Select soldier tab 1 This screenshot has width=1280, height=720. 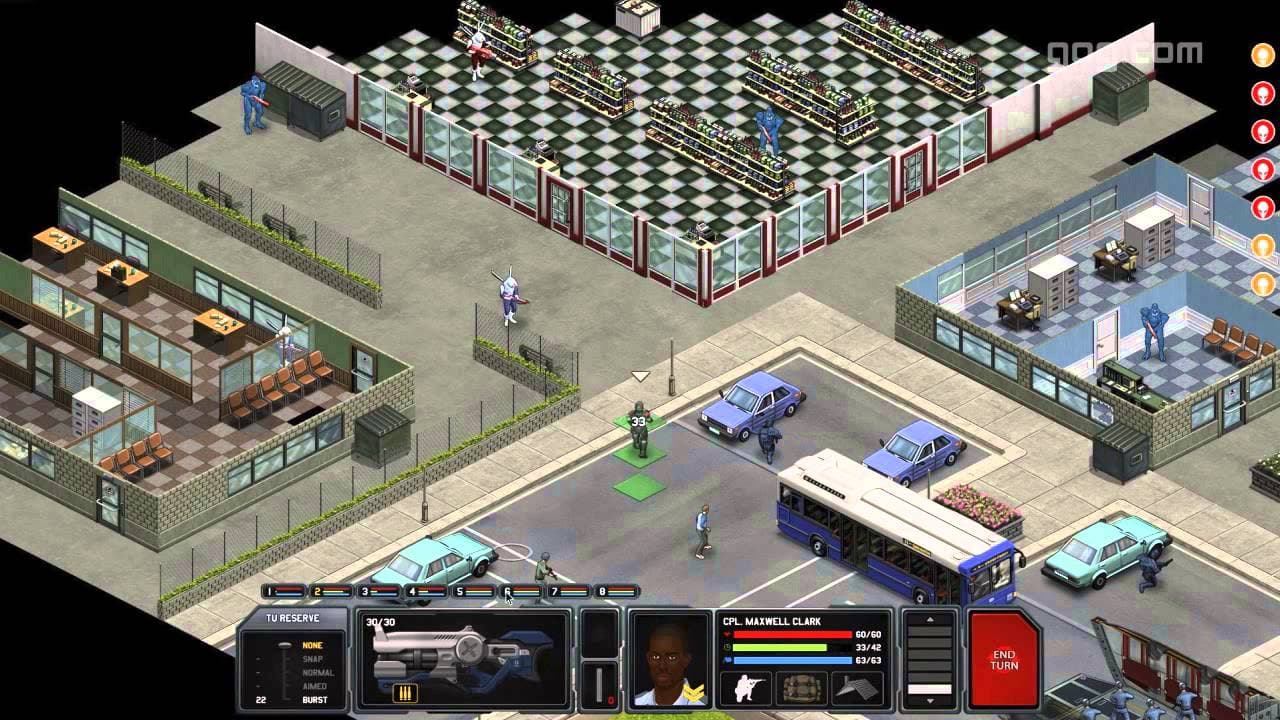tap(278, 591)
